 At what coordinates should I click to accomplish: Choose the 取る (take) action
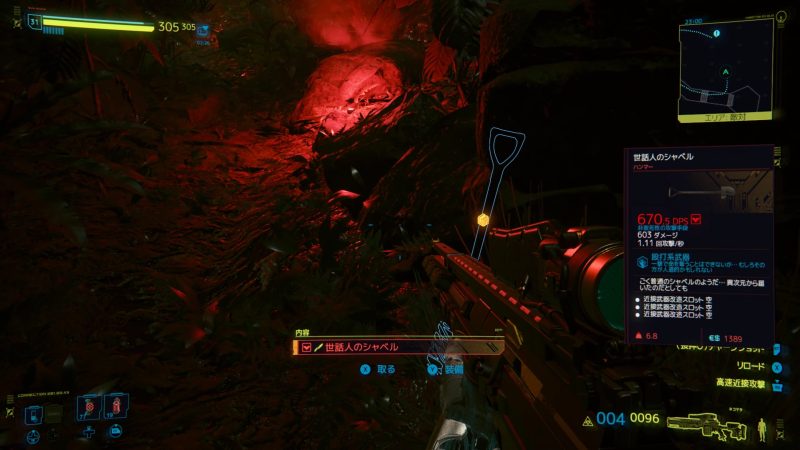tap(378, 369)
